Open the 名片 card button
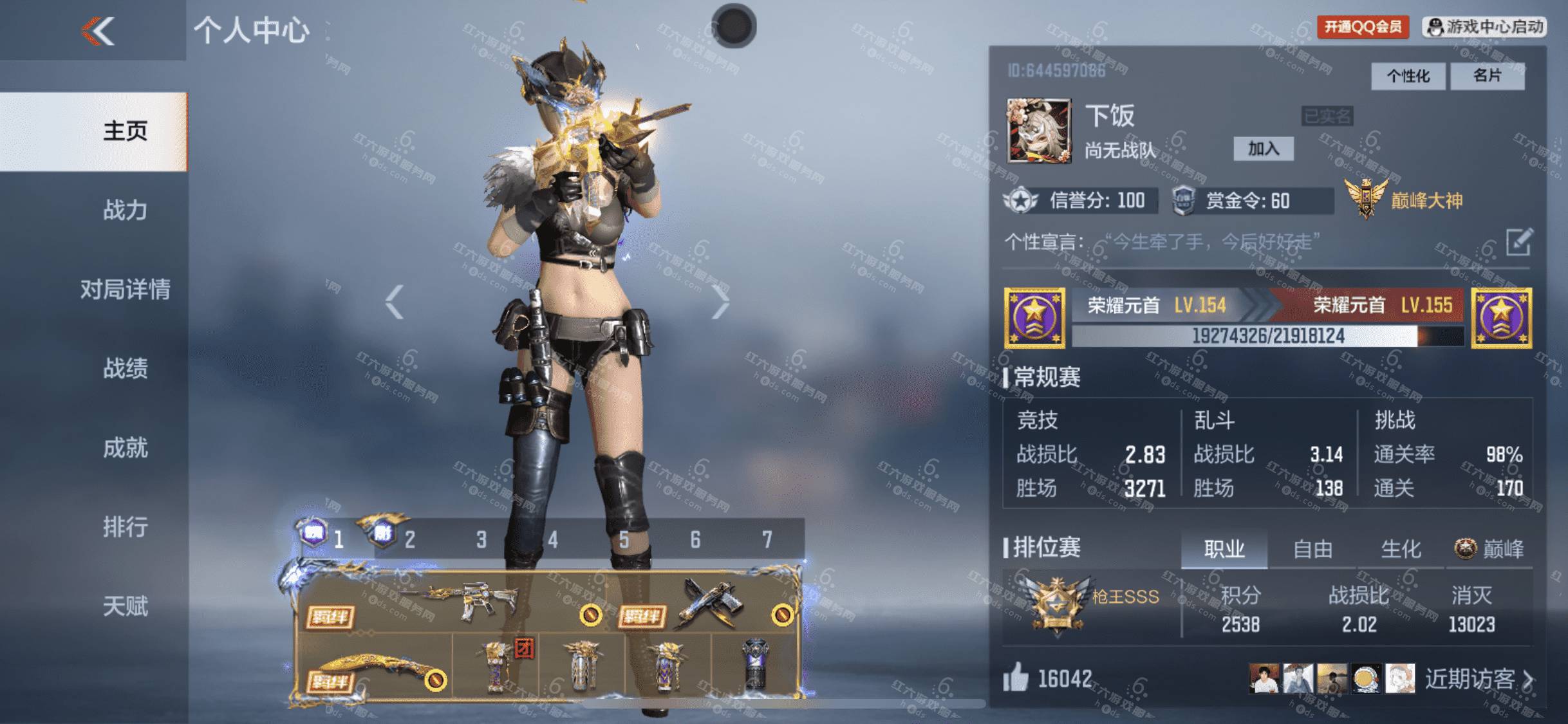This screenshot has width=1568, height=724. click(1487, 77)
